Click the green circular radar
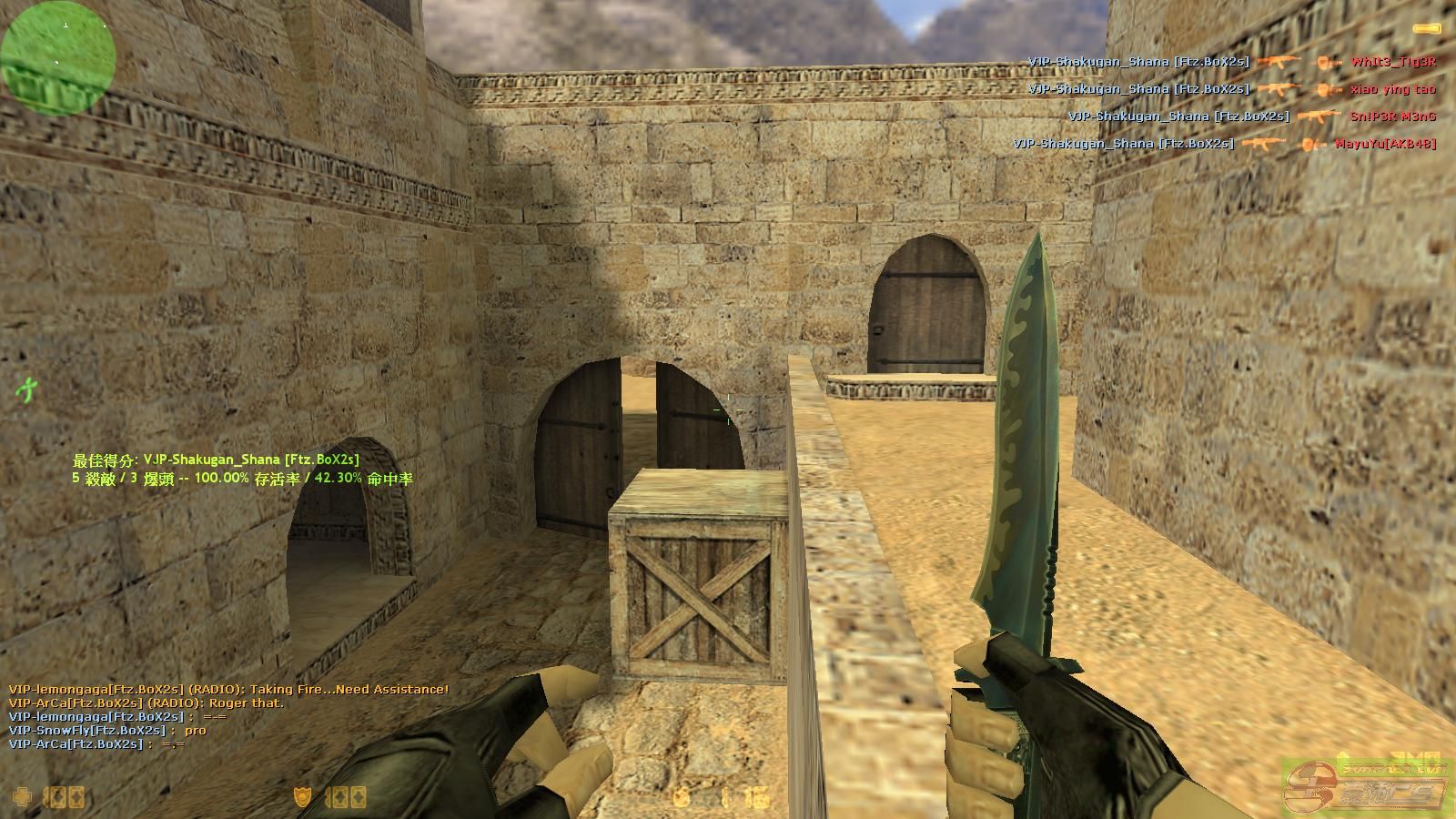Screen dimensions: 1456x819 [58, 56]
